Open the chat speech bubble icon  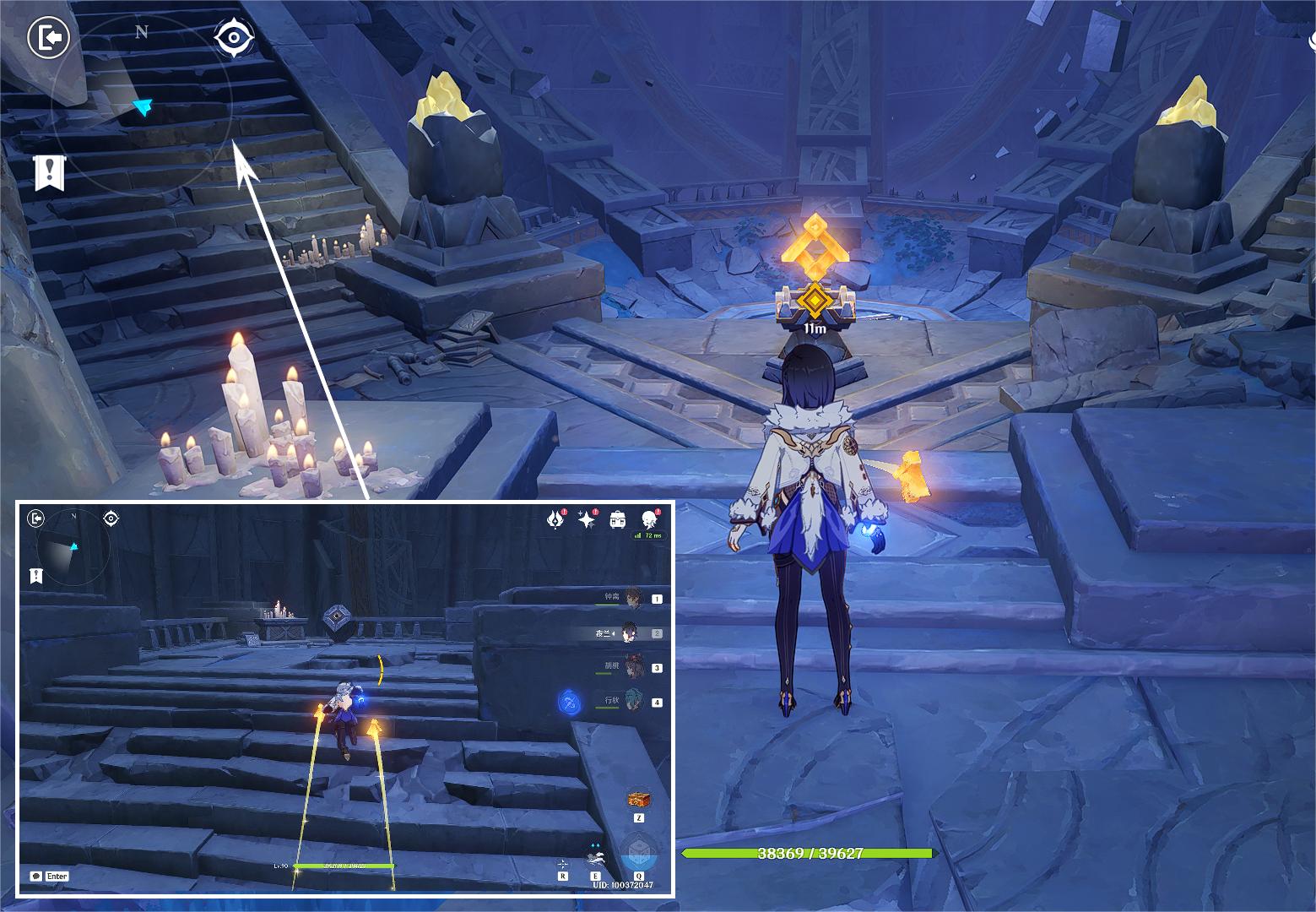tap(36, 877)
